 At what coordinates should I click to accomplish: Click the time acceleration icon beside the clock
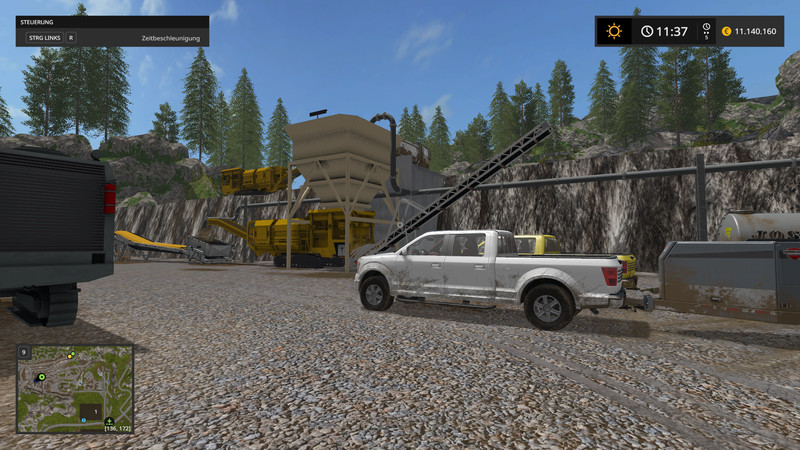pyautogui.click(x=706, y=31)
